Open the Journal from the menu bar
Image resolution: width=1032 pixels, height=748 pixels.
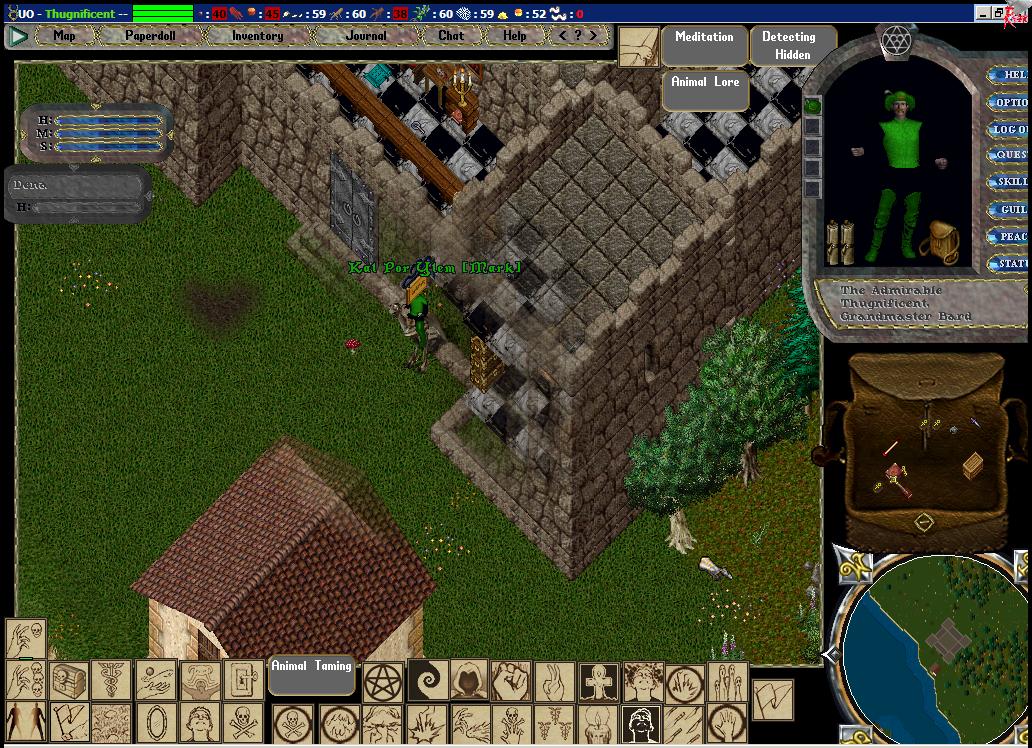pos(366,36)
